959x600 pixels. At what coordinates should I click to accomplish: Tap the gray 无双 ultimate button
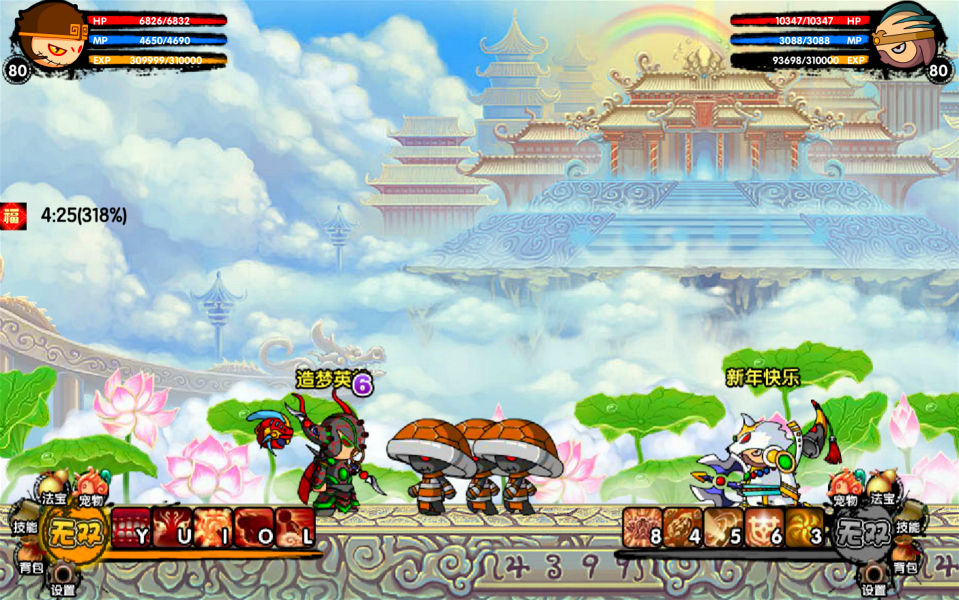click(863, 528)
